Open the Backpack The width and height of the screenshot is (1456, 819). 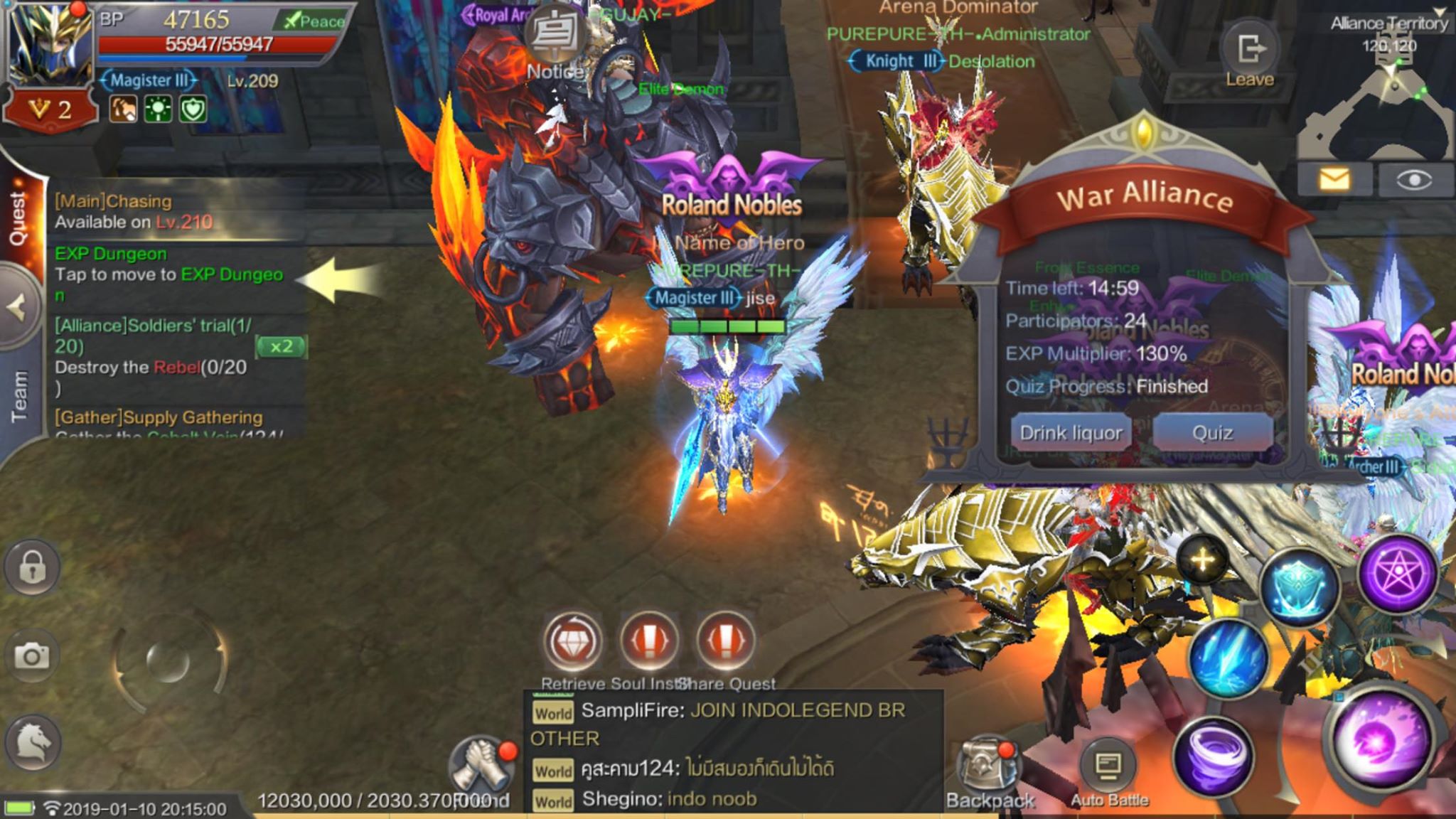tap(988, 771)
